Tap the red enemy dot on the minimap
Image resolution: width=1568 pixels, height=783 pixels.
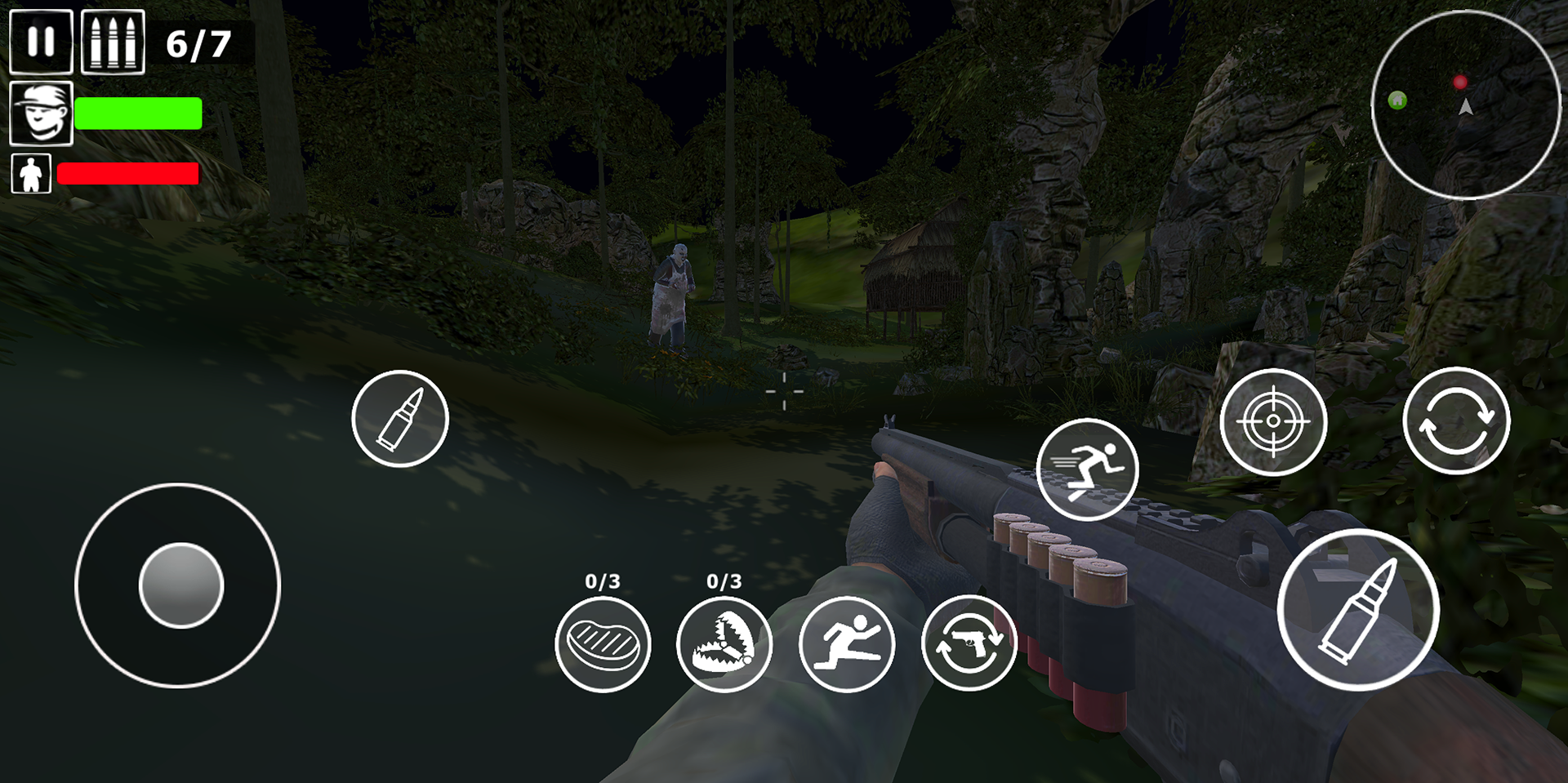tap(1460, 80)
